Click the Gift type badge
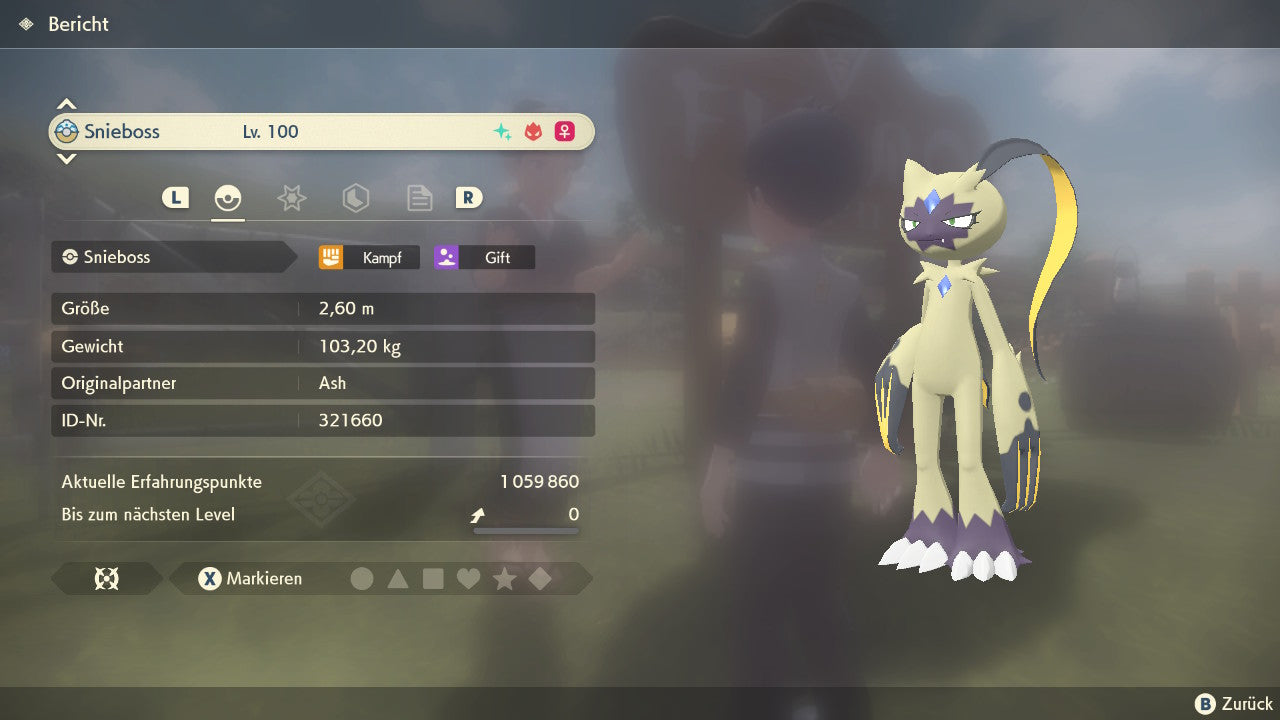 [x=484, y=257]
